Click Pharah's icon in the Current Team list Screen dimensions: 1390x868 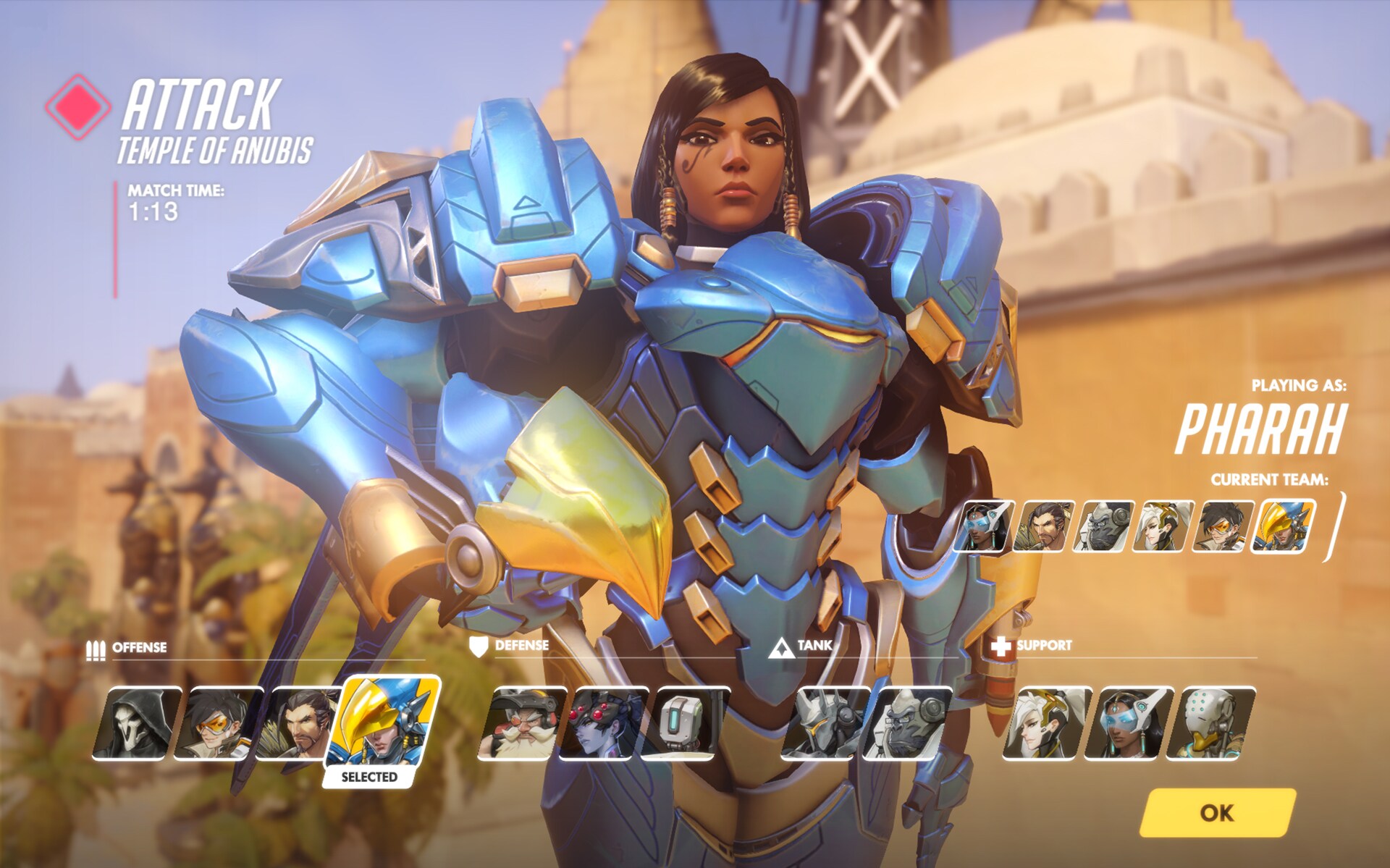(1284, 526)
